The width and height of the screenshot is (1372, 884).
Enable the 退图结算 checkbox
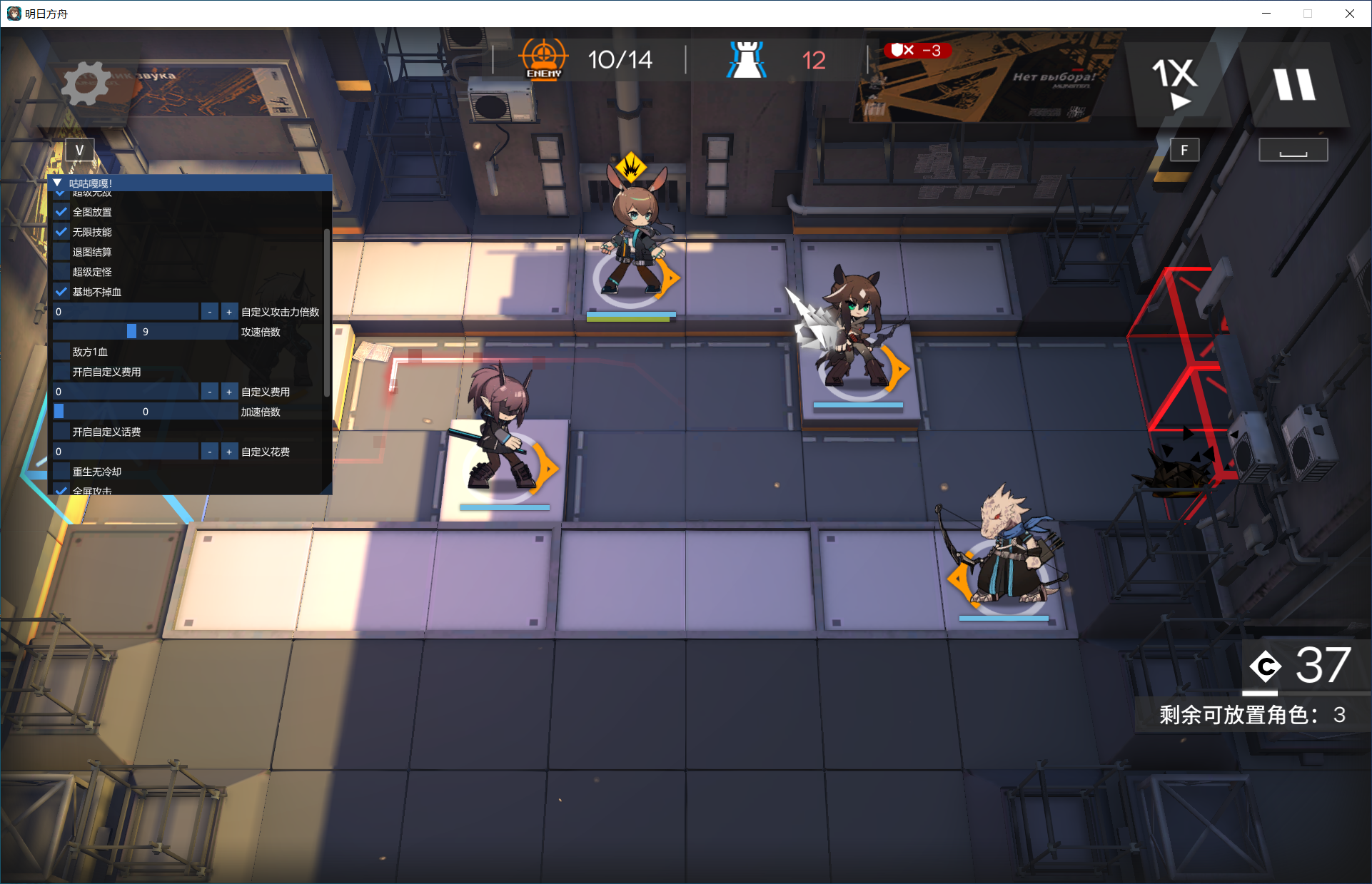pos(62,252)
